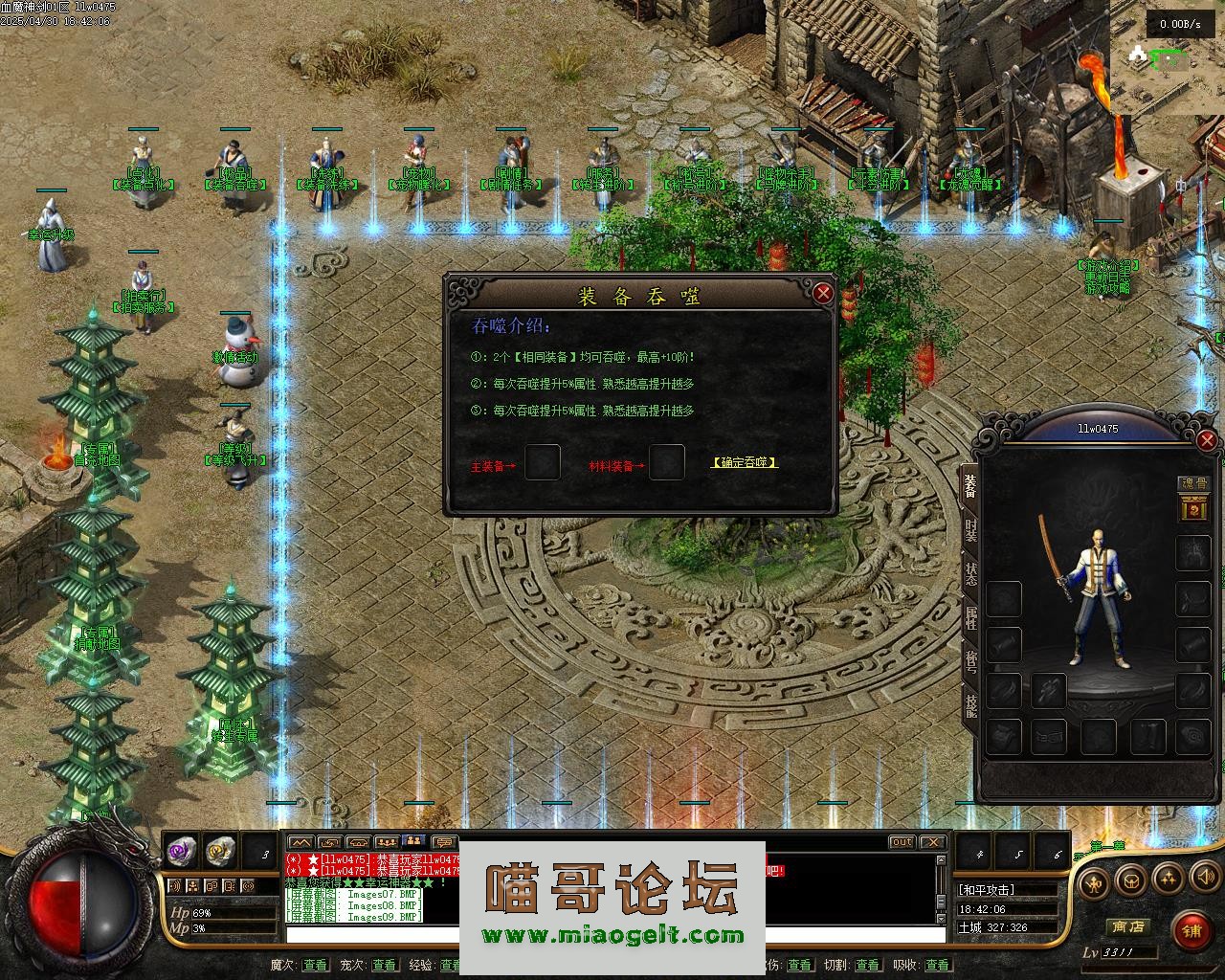Select the 材料装备 slot
Viewport: 1225px width, 980px height.
[x=666, y=463]
